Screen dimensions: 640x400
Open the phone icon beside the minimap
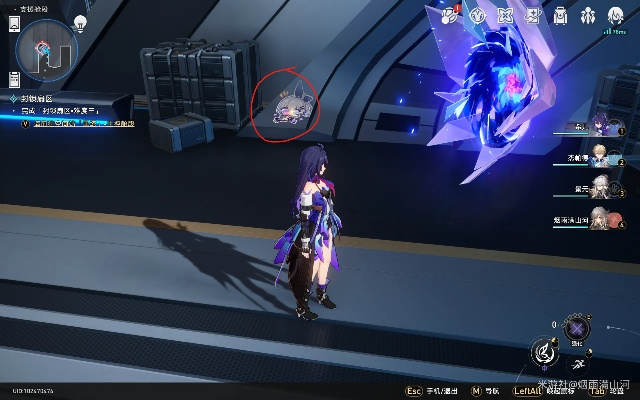(x=16, y=27)
